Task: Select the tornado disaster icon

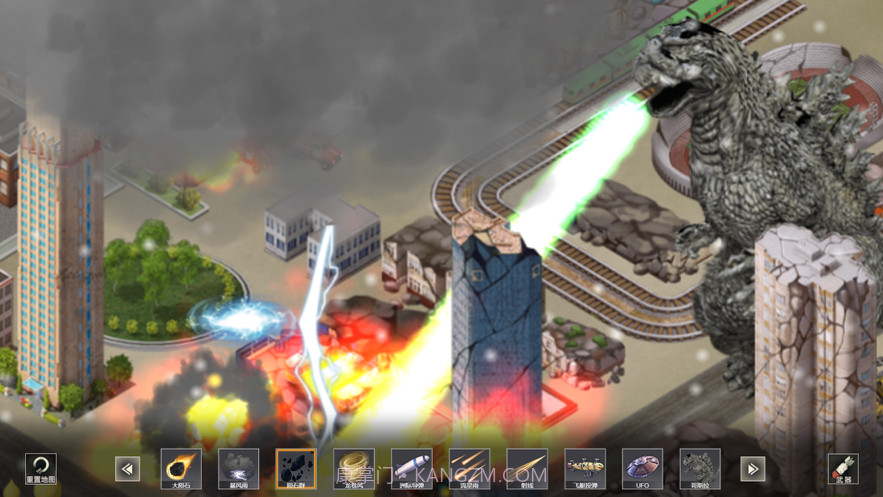Action: tap(354, 468)
